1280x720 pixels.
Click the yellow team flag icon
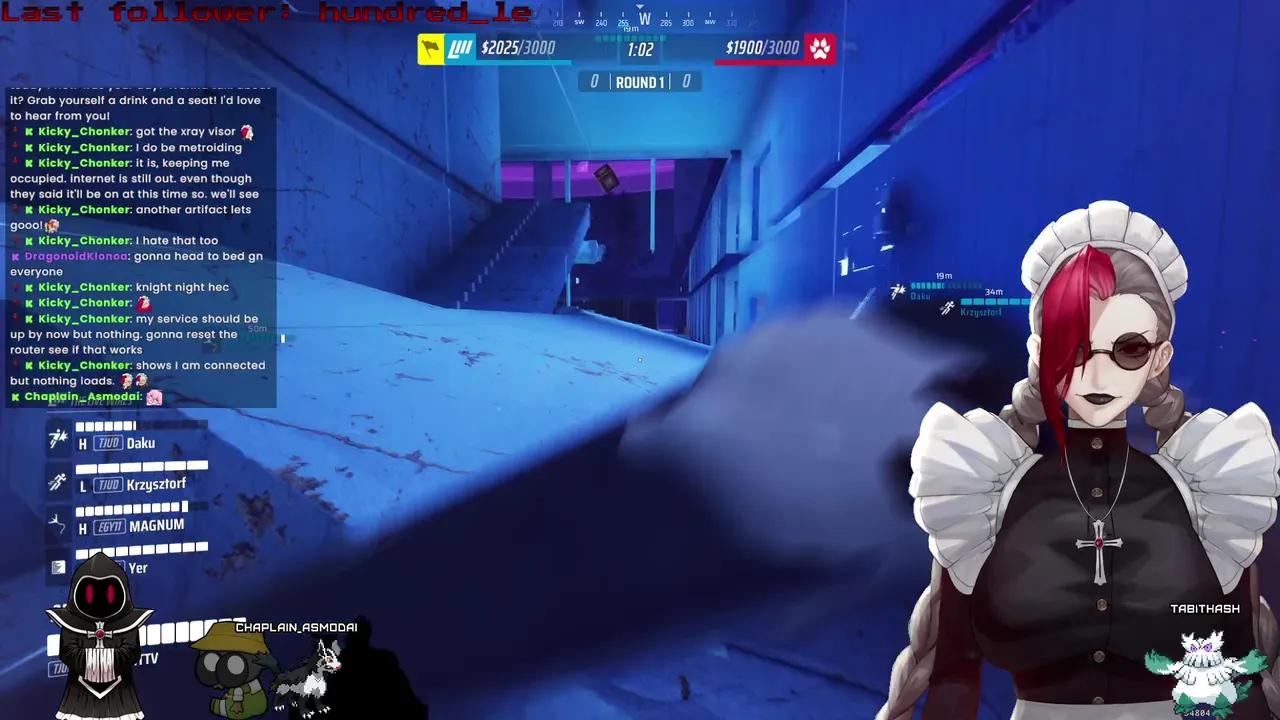(x=430, y=48)
